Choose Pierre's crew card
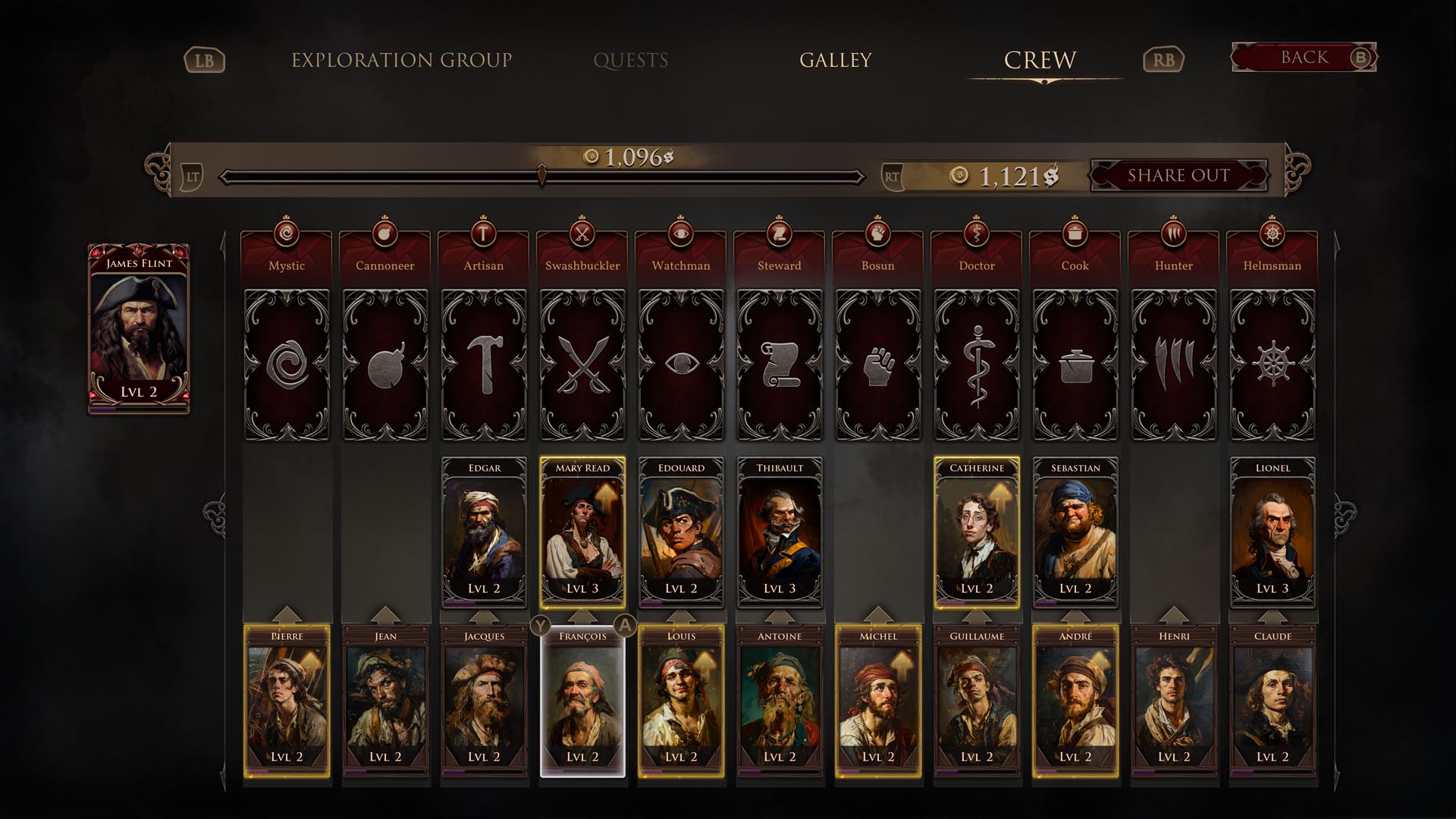The height and width of the screenshot is (819, 1456). (287, 700)
